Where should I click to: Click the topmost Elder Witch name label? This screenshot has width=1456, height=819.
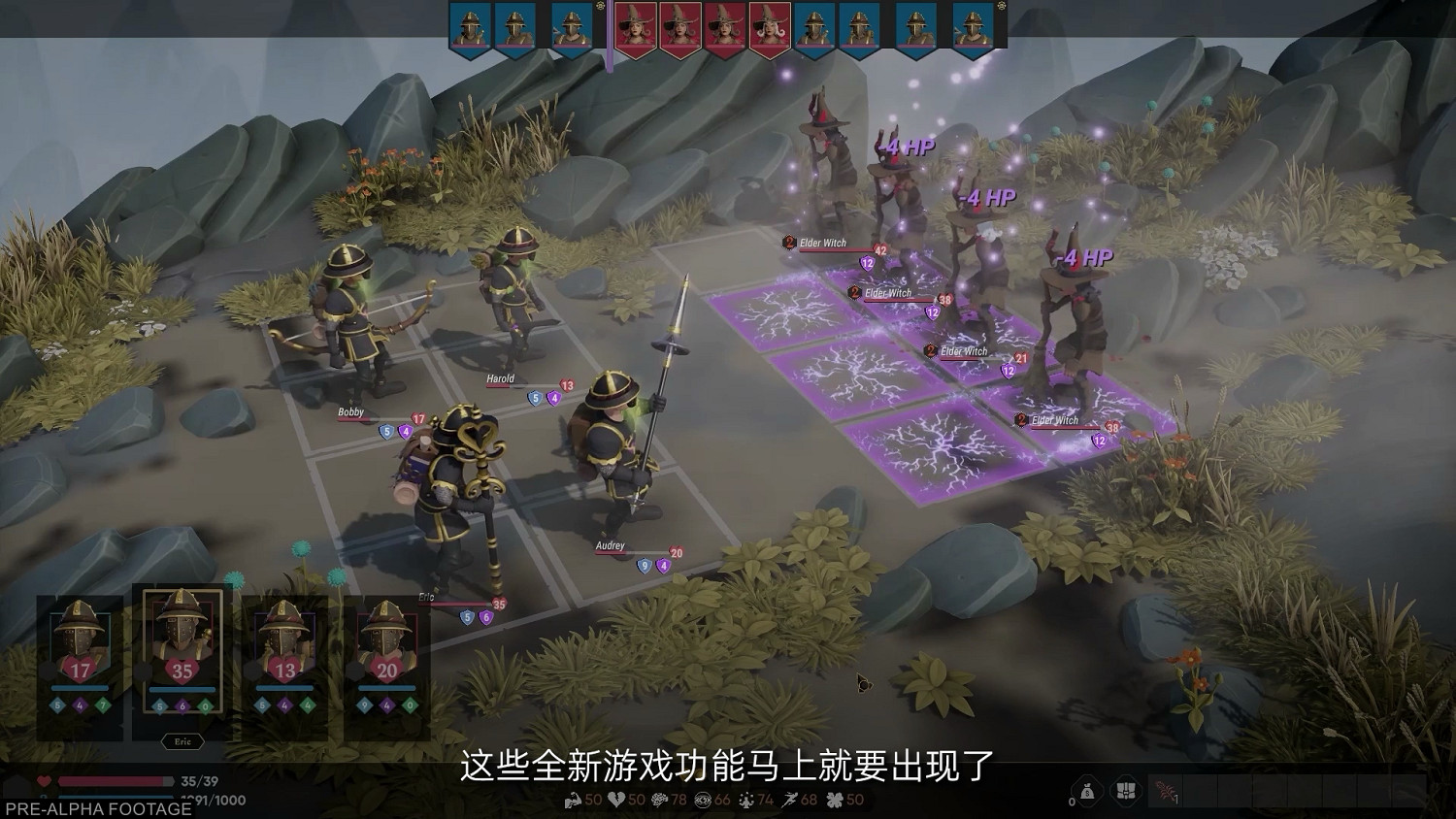tap(823, 242)
